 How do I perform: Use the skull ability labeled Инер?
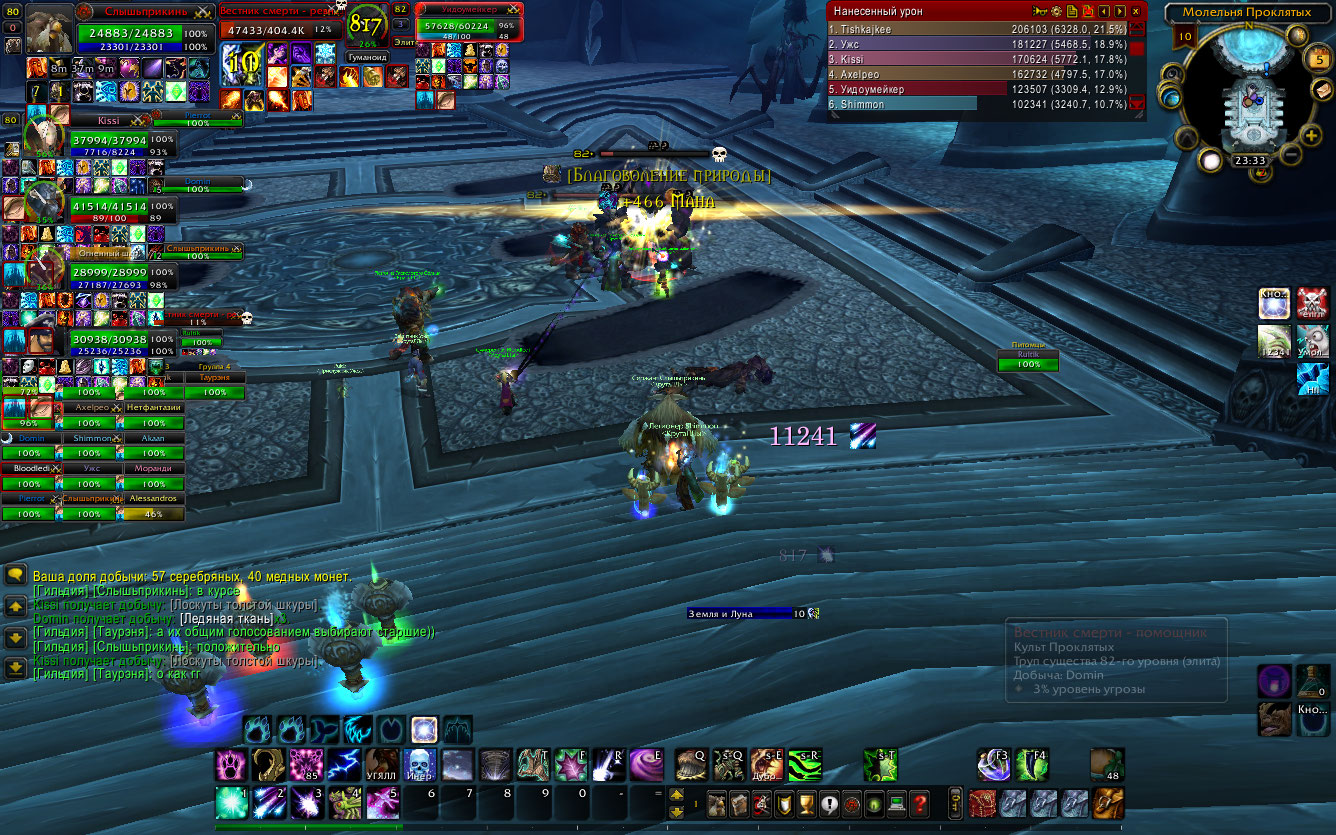coord(420,765)
